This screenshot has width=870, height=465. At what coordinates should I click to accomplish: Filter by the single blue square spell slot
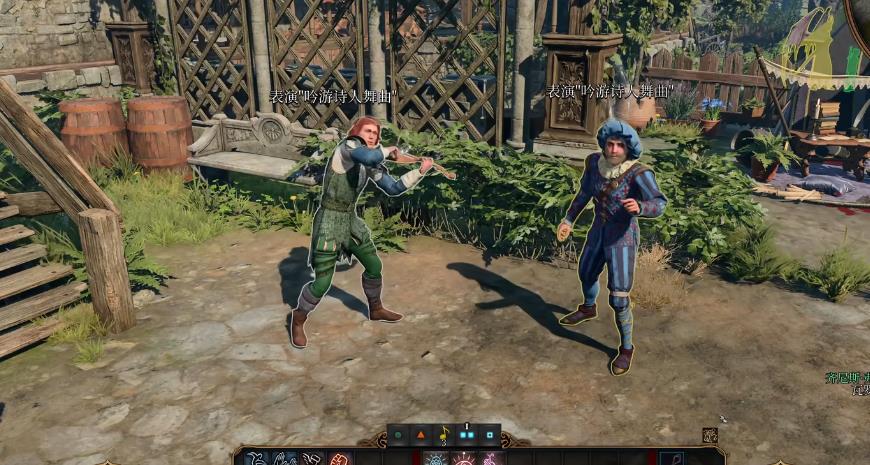point(489,435)
